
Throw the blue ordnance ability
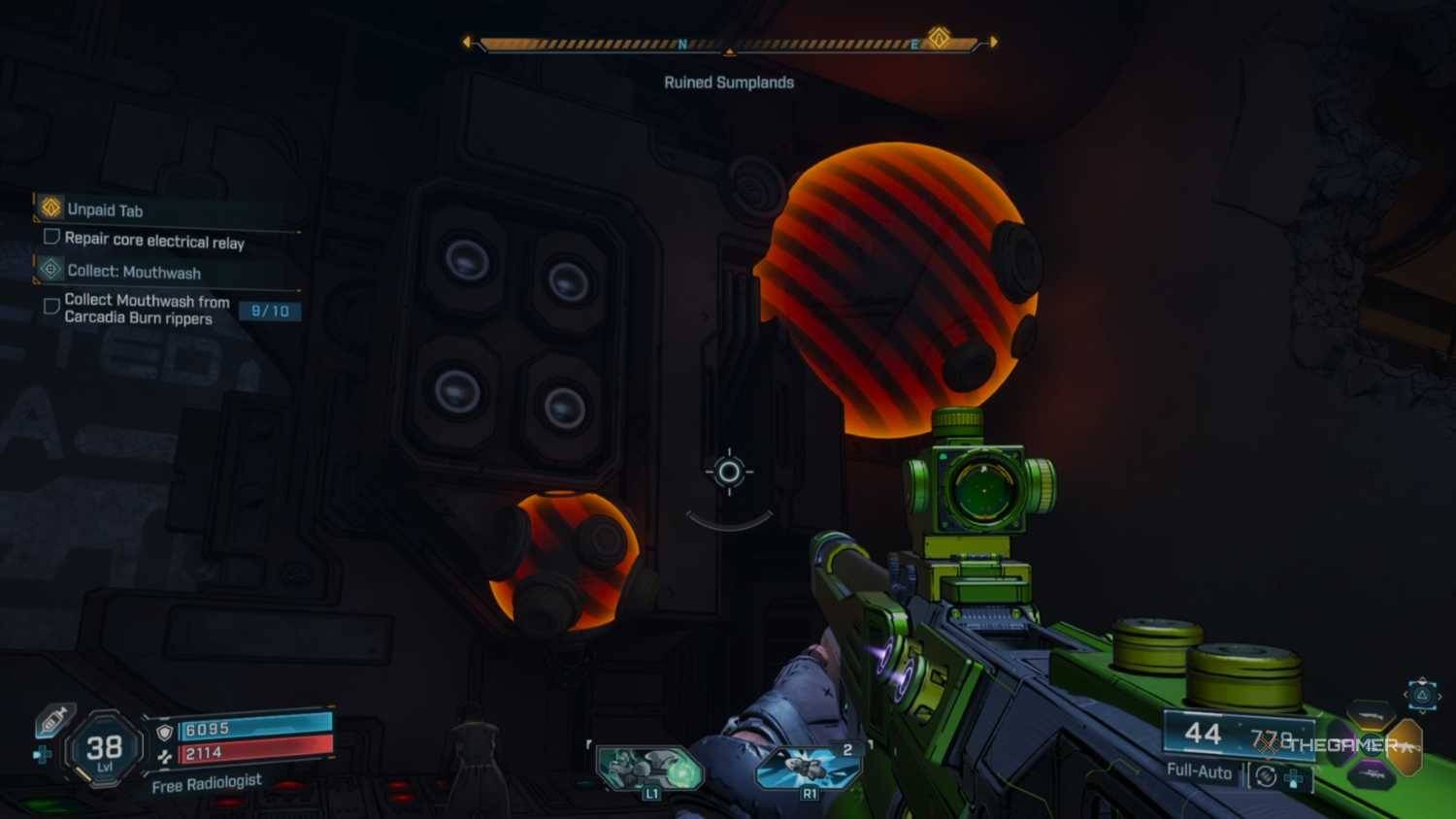tap(808, 768)
